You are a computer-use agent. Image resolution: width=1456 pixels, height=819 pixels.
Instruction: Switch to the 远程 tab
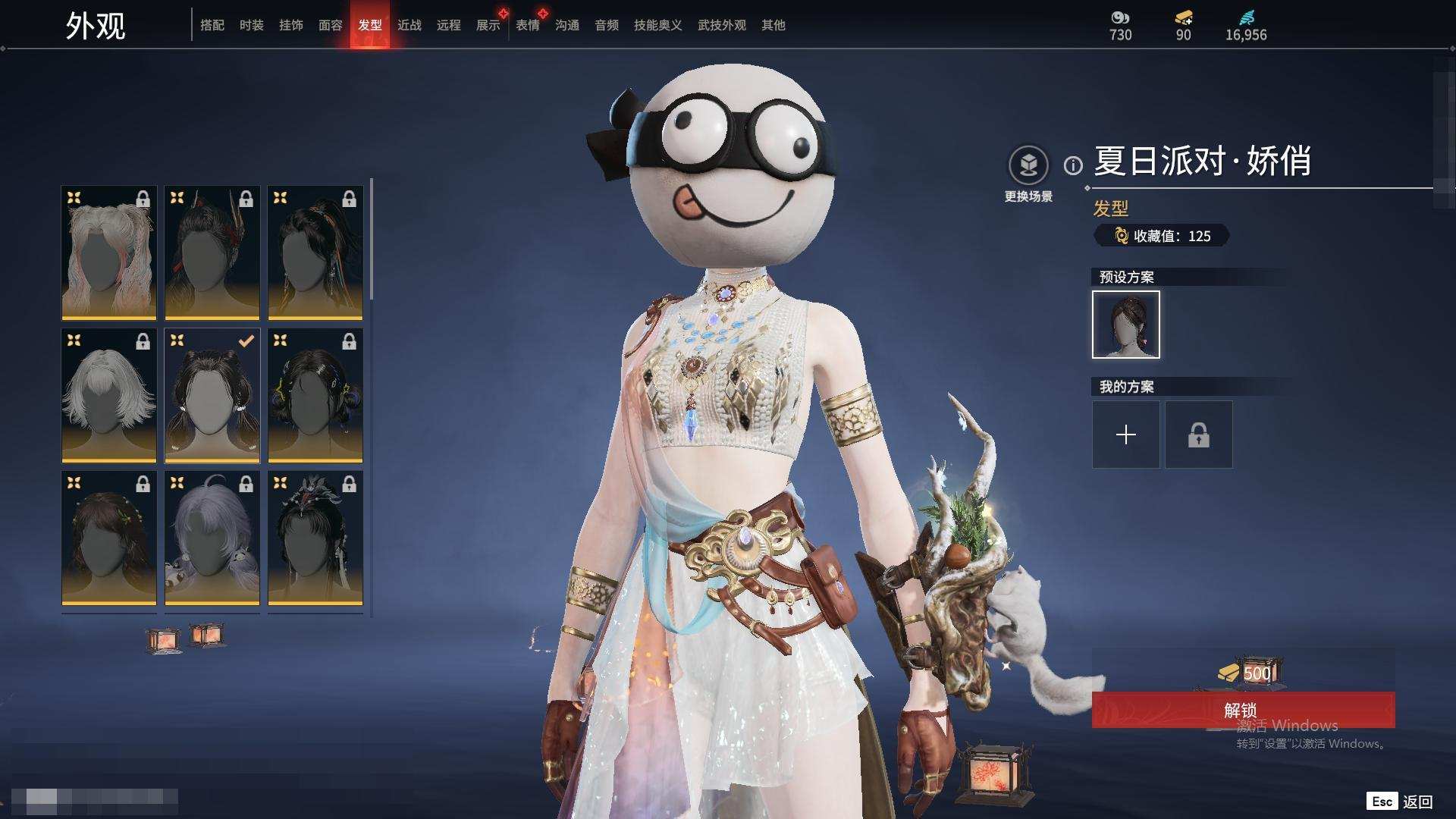click(449, 25)
